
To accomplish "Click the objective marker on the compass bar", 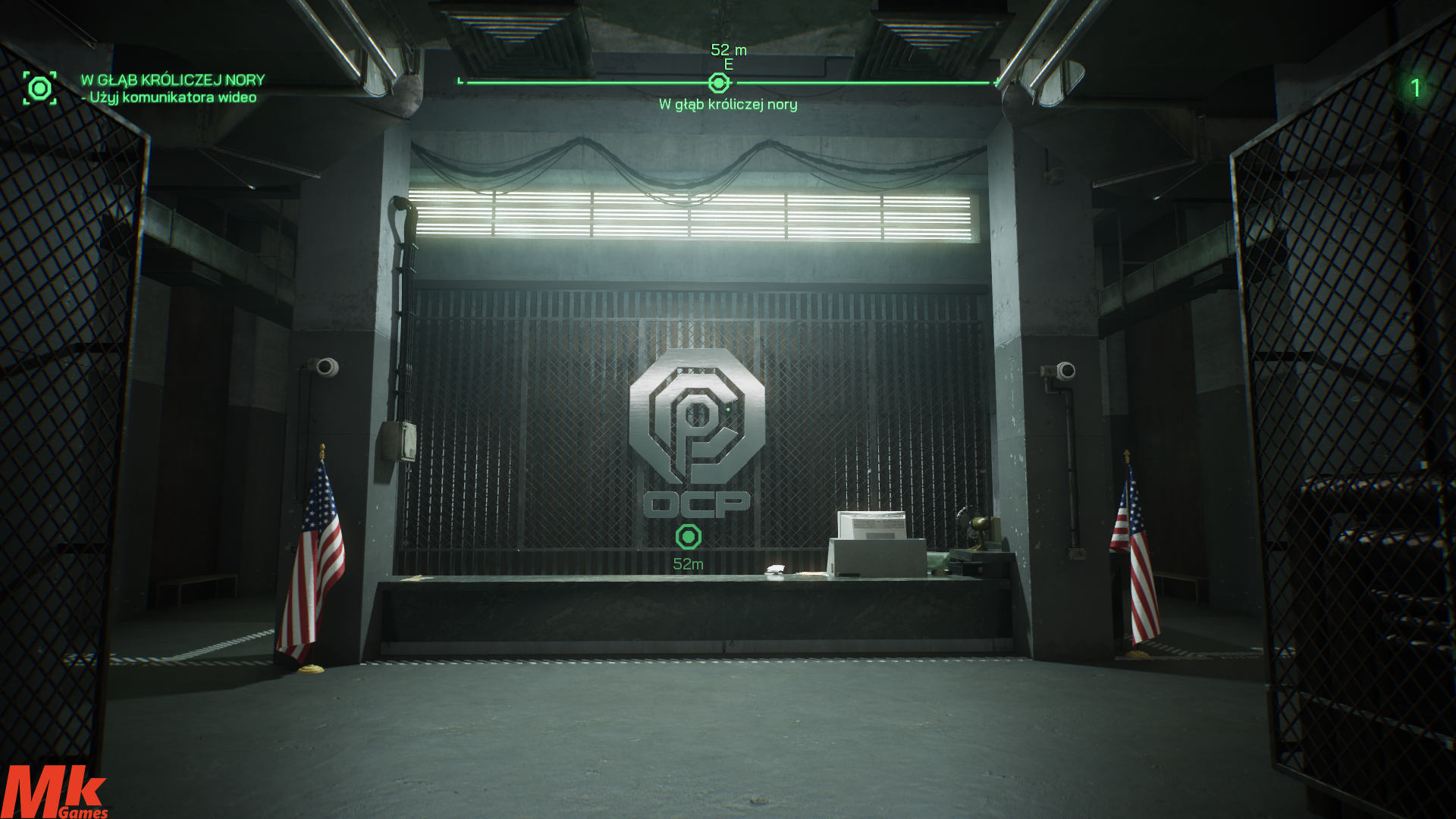I will (x=718, y=83).
